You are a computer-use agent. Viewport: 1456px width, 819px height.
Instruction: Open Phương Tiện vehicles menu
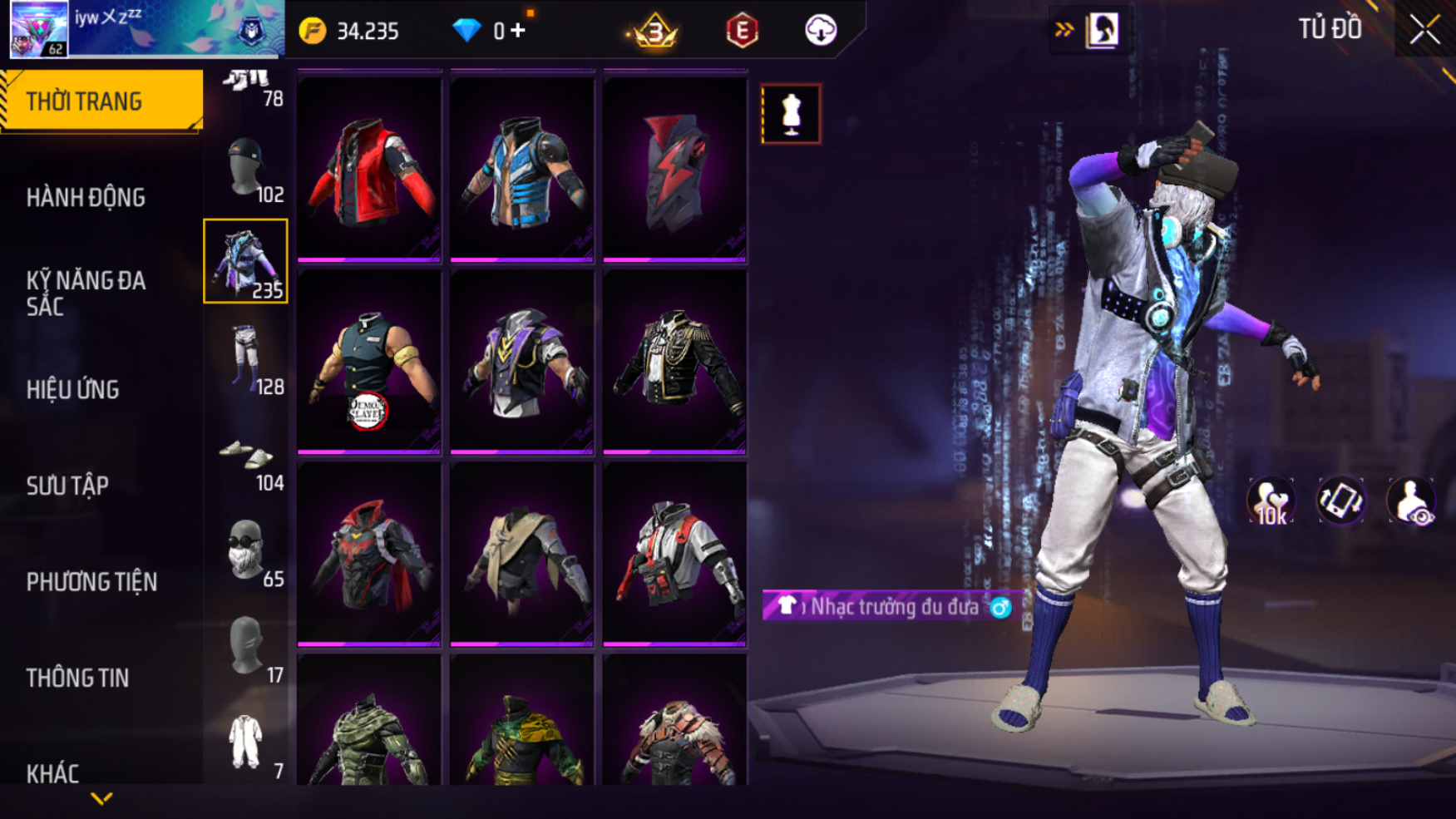(x=91, y=582)
